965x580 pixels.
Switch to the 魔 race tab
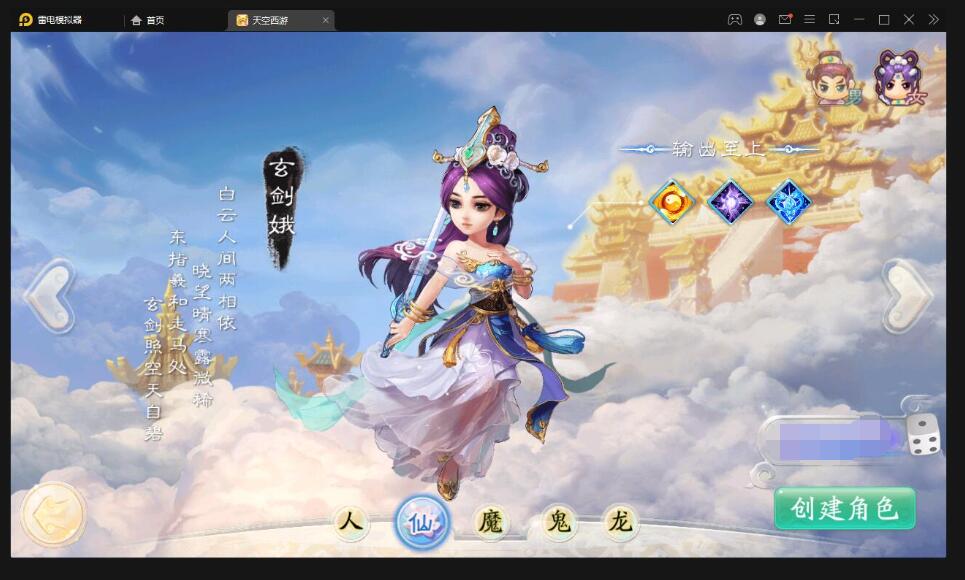[x=490, y=522]
